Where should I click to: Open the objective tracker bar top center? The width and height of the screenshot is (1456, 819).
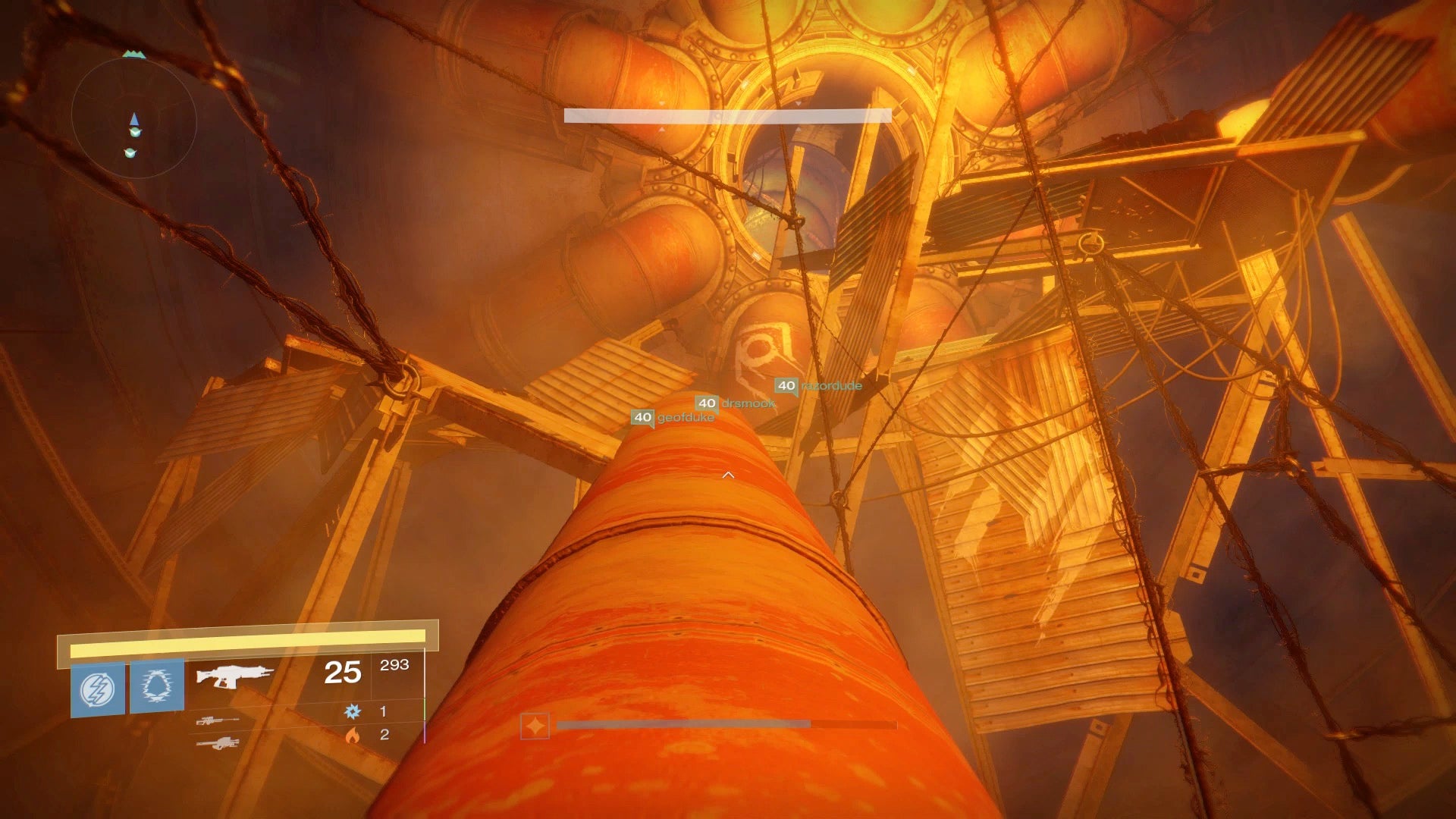[x=726, y=114]
